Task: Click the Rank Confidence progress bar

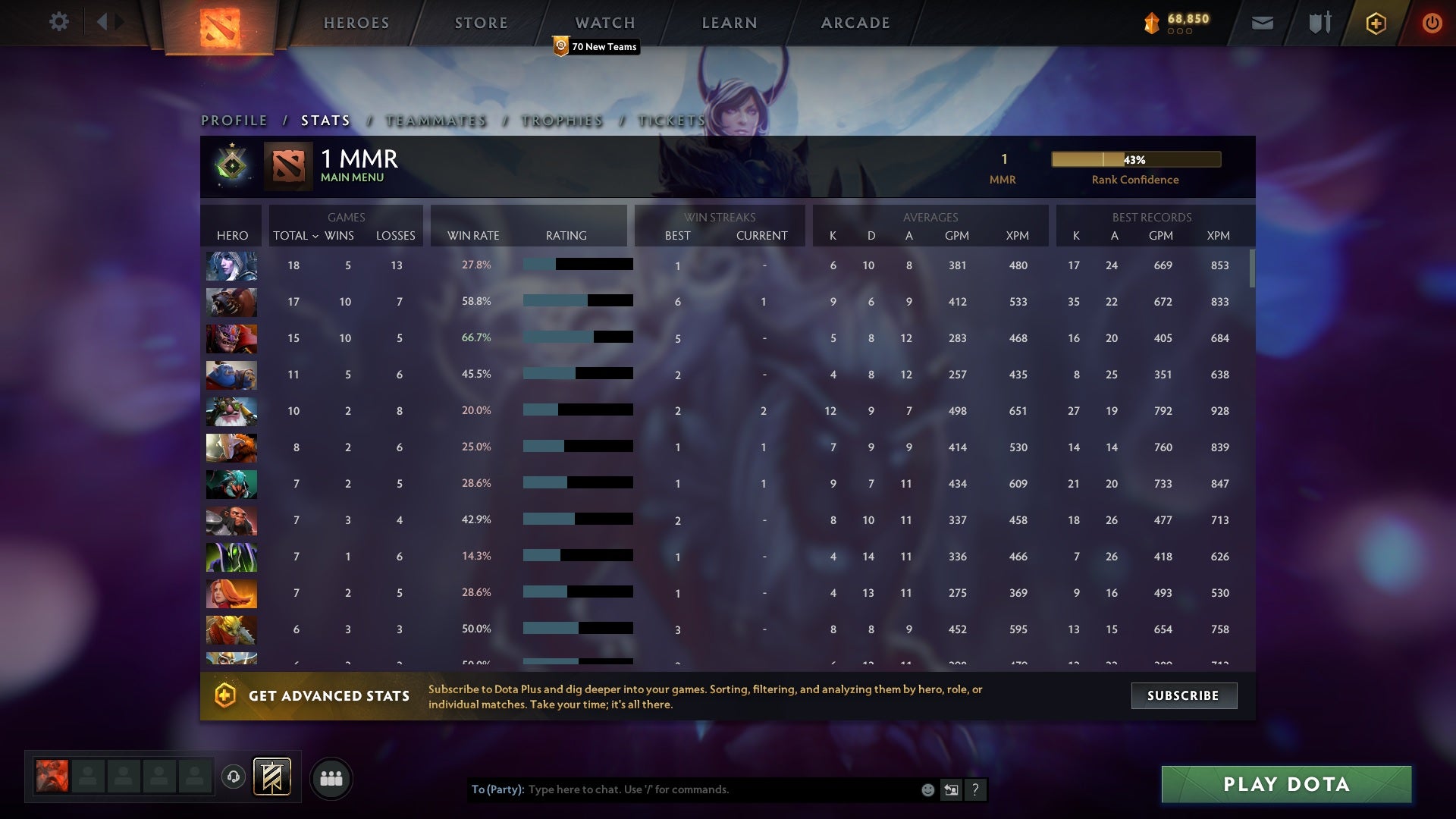Action: (1135, 160)
